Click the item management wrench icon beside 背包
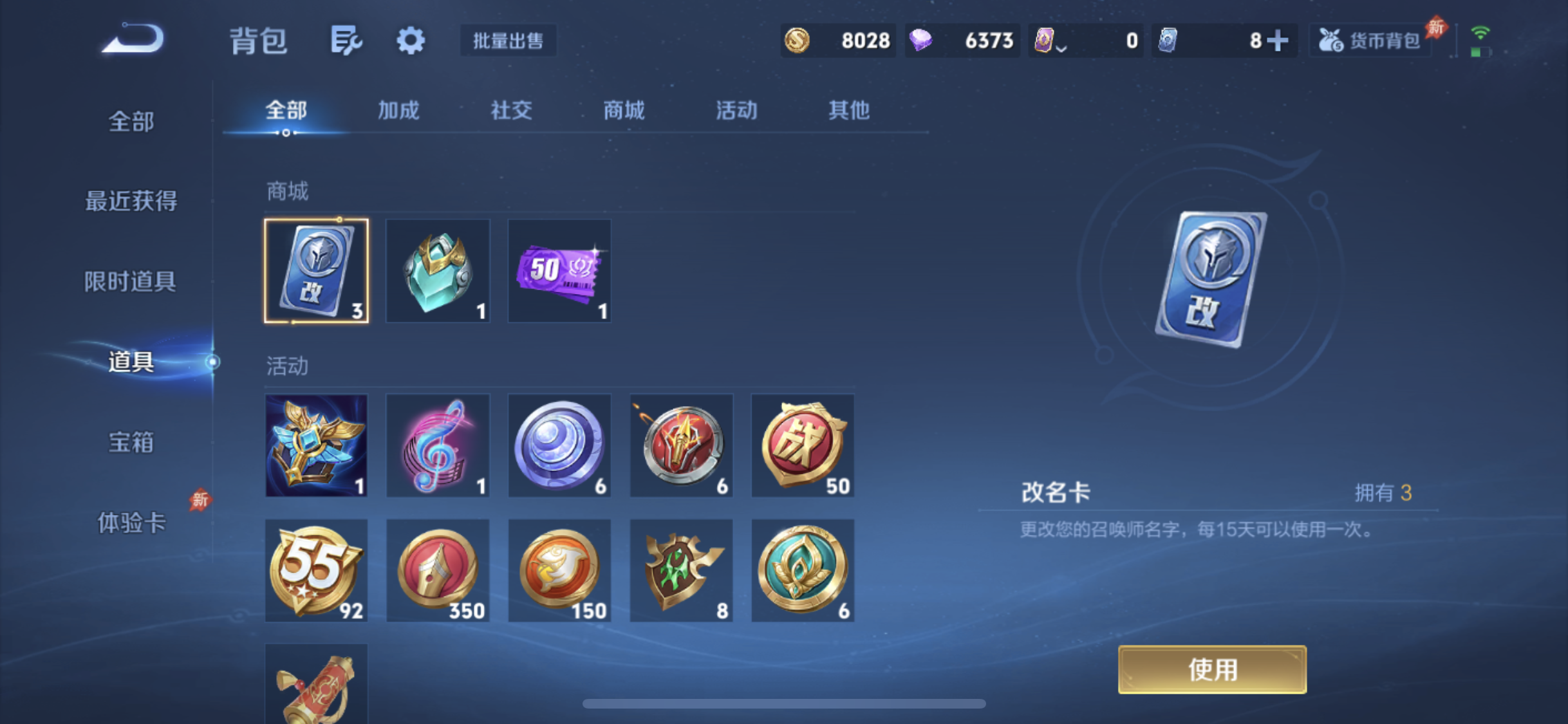This screenshot has width=1568, height=724. pos(346,40)
